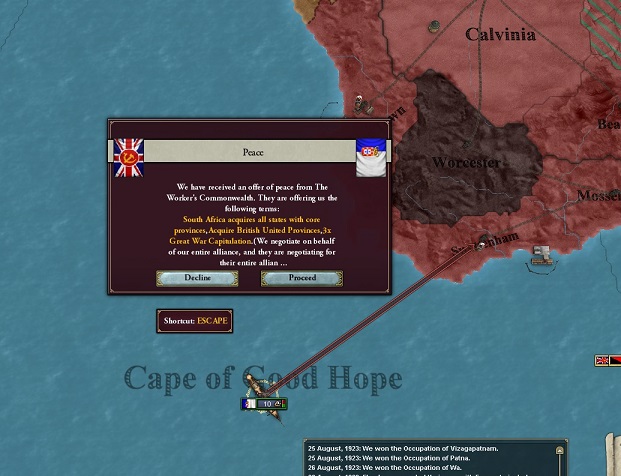Screen dimensions: 621x476
Task: Click the Worker's Commonwealth flag in the Peace dialog
Action: 128,157
